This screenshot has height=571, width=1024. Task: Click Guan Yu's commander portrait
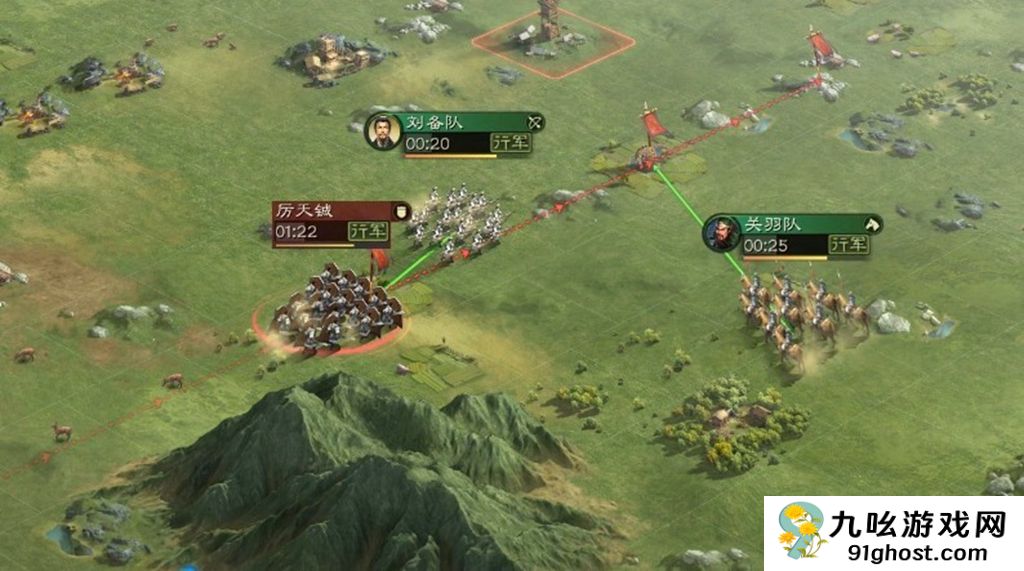721,233
